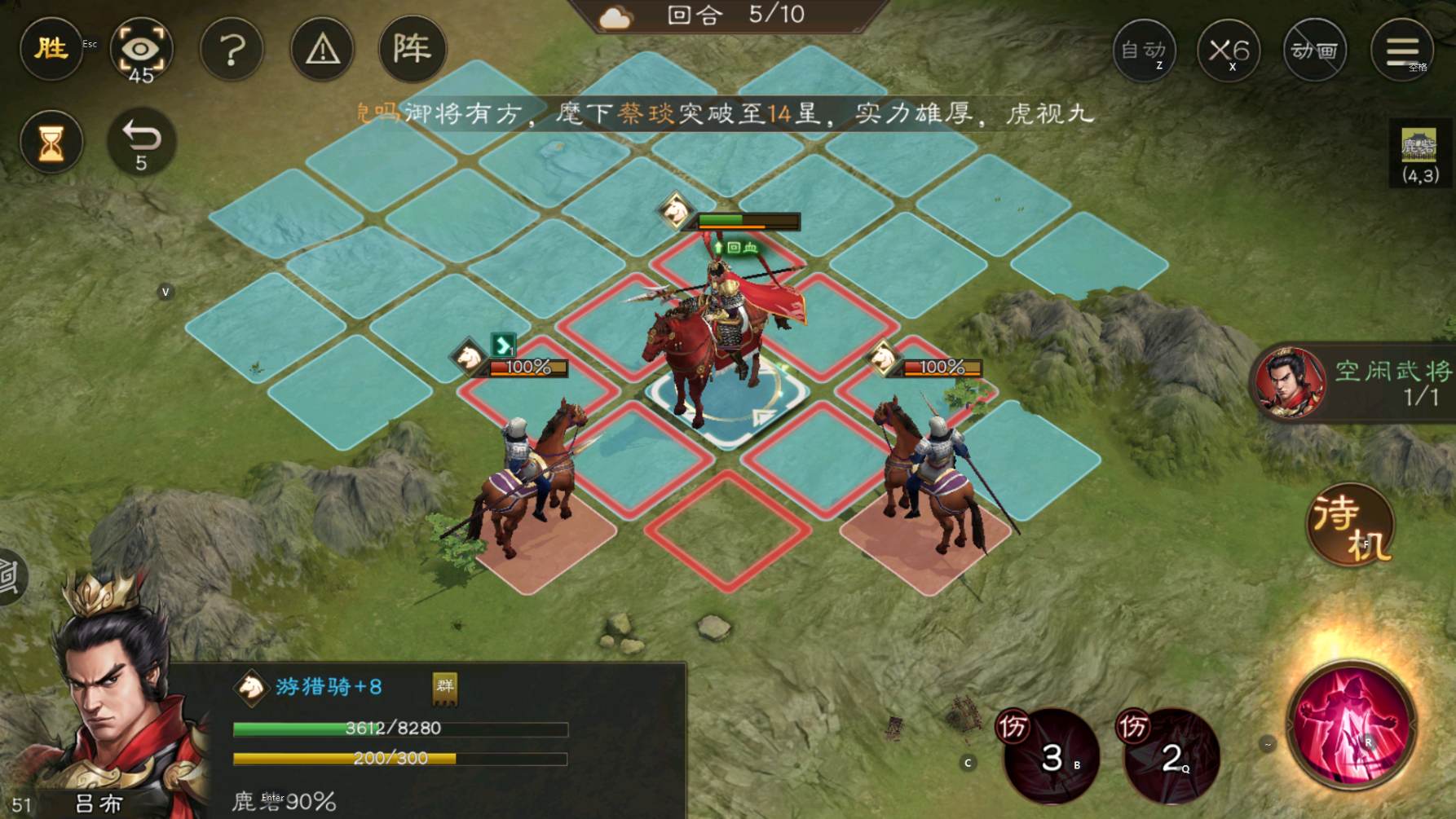
Task: Click the warning triangle icon
Action: pos(322,49)
